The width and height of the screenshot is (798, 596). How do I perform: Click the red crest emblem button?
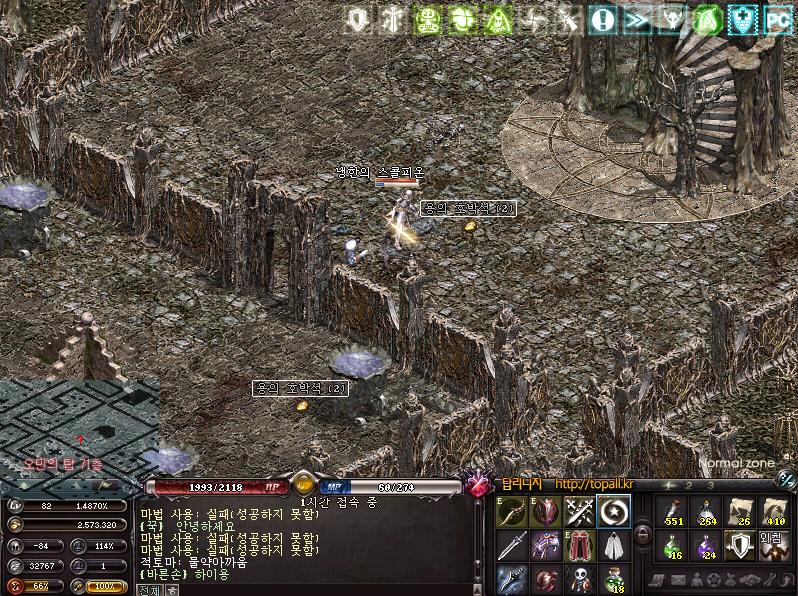(x=478, y=485)
